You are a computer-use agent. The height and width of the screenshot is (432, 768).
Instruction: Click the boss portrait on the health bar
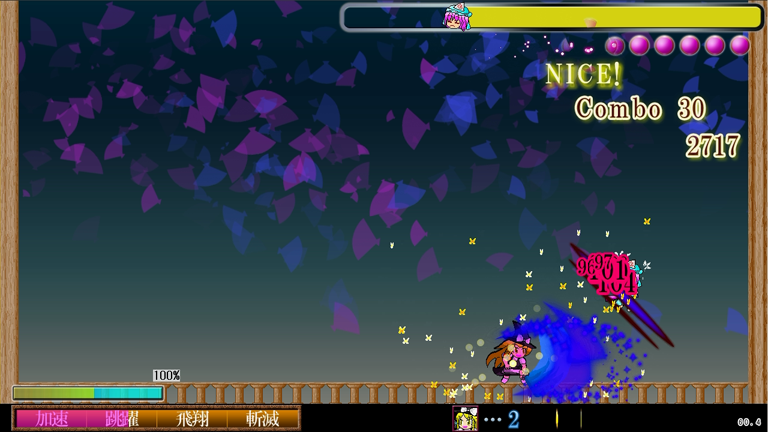[457, 18]
